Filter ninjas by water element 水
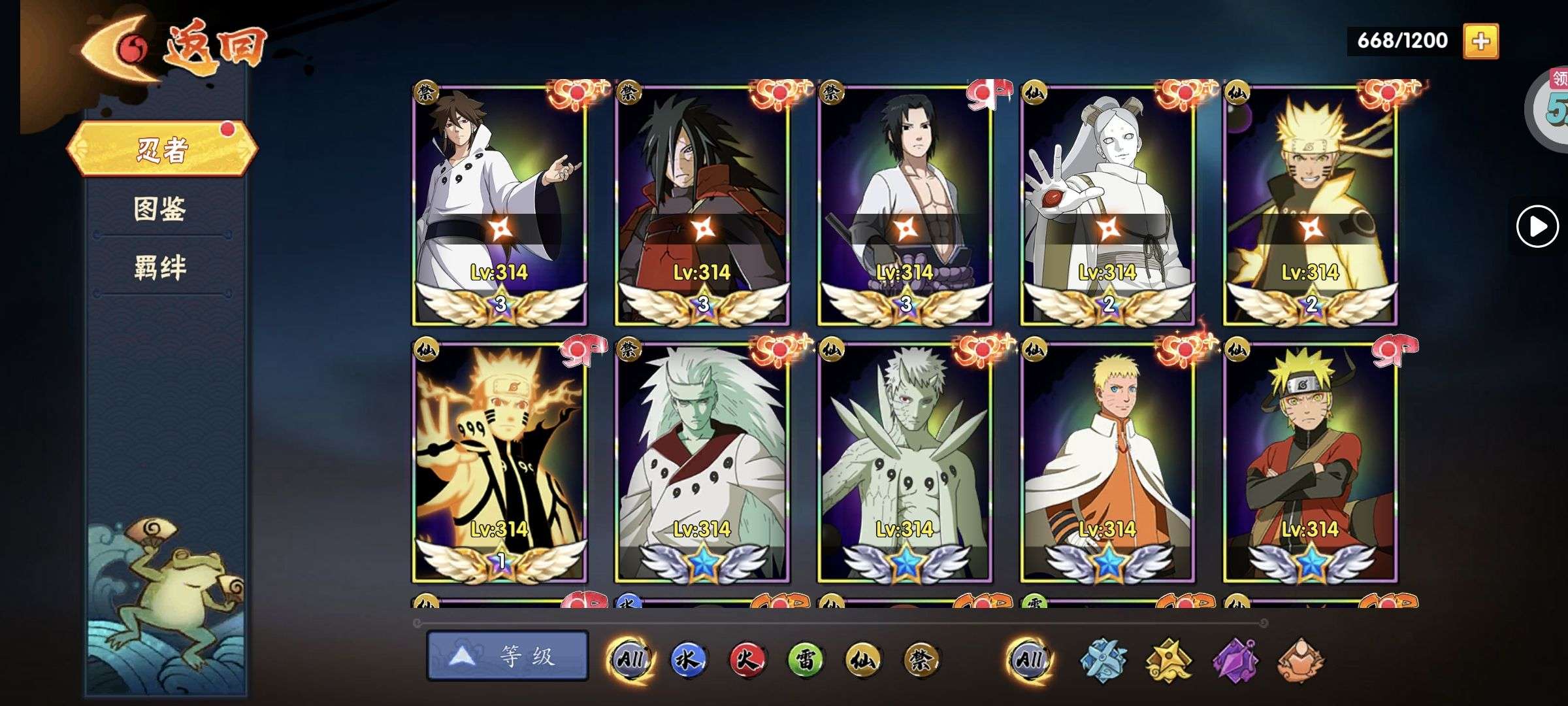Screen dimensions: 1568x706 (x=689, y=660)
